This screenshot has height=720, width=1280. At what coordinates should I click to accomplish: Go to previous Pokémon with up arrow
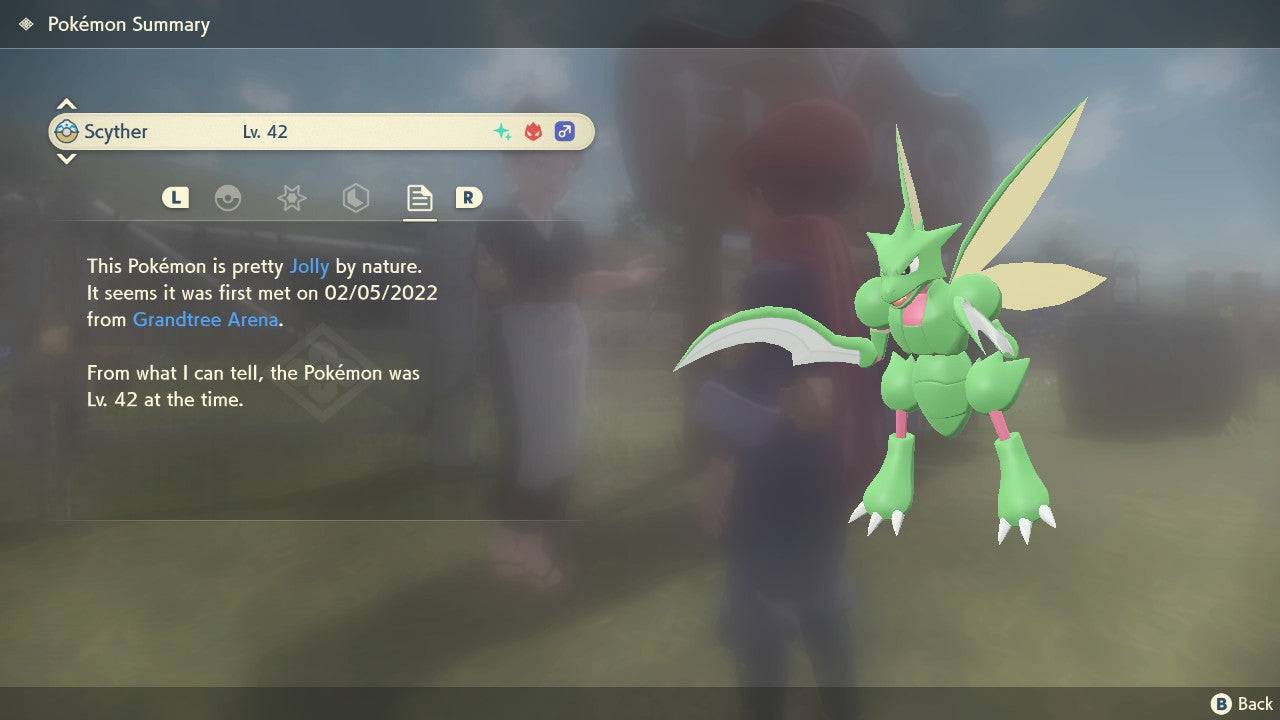pyautogui.click(x=66, y=104)
